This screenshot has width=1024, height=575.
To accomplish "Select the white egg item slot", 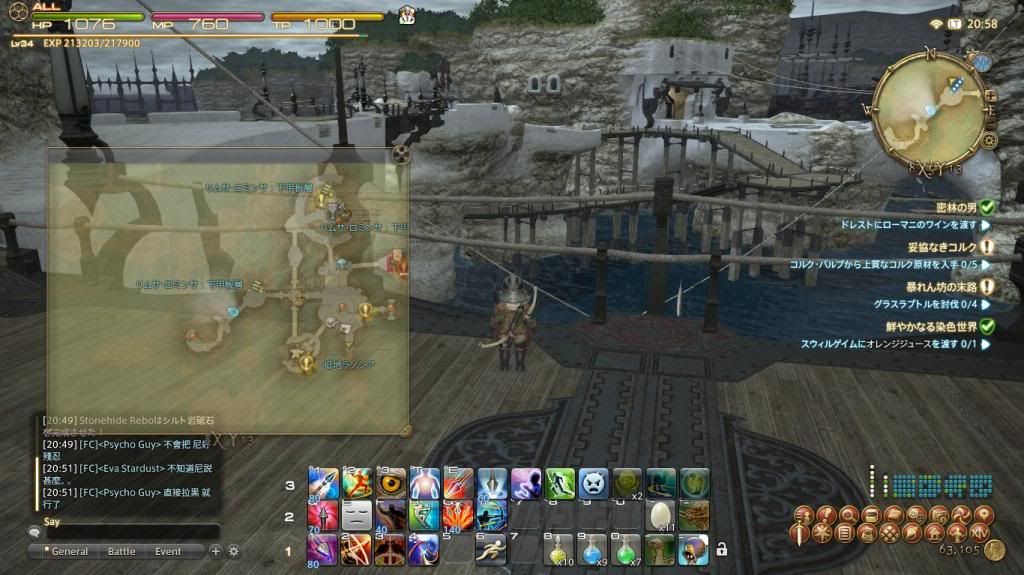I will (661, 515).
